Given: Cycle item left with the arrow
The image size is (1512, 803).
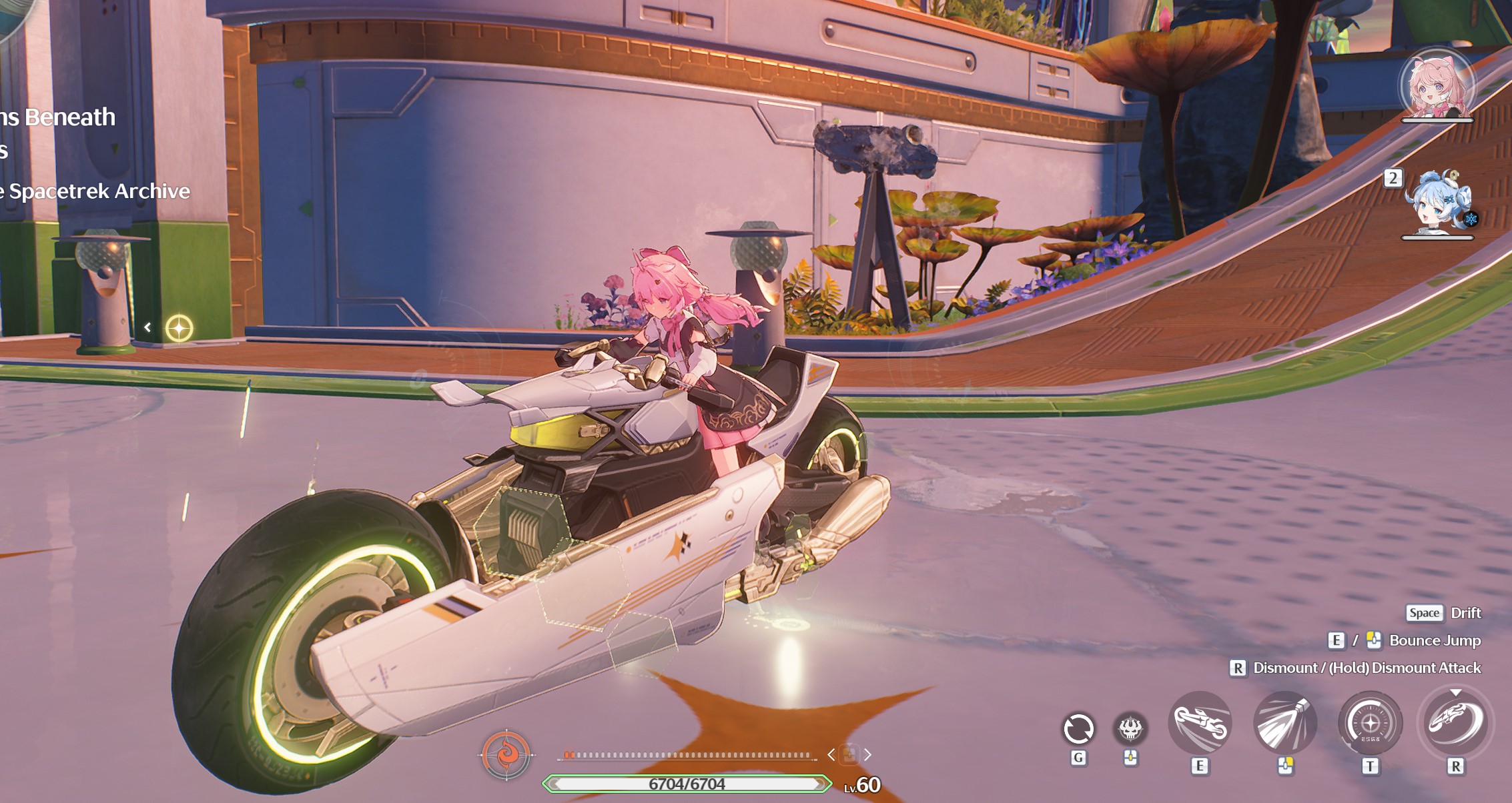Looking at the screenshot, I should pos(831,755).
